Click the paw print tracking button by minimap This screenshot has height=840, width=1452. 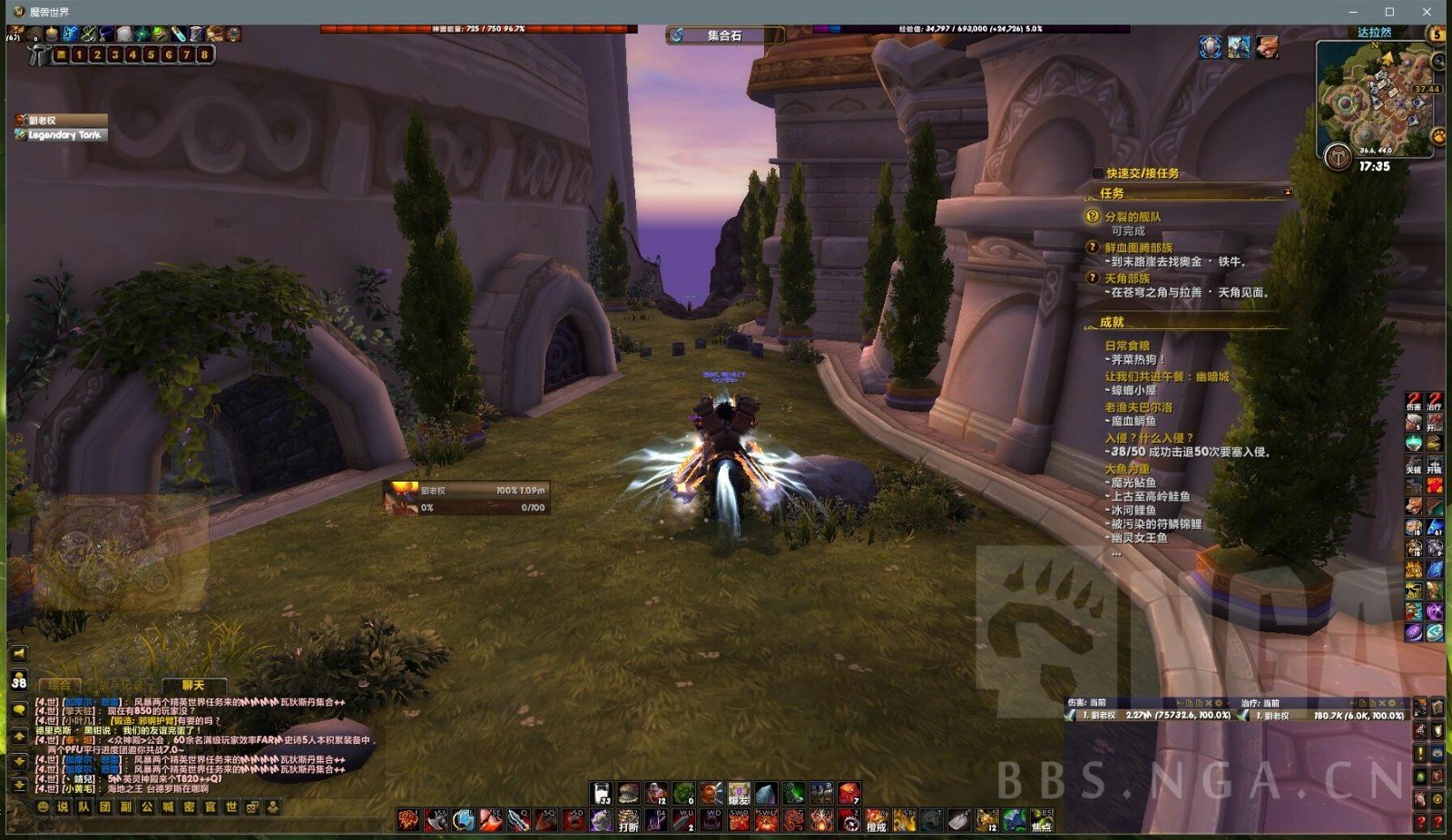click(1438, 136)
